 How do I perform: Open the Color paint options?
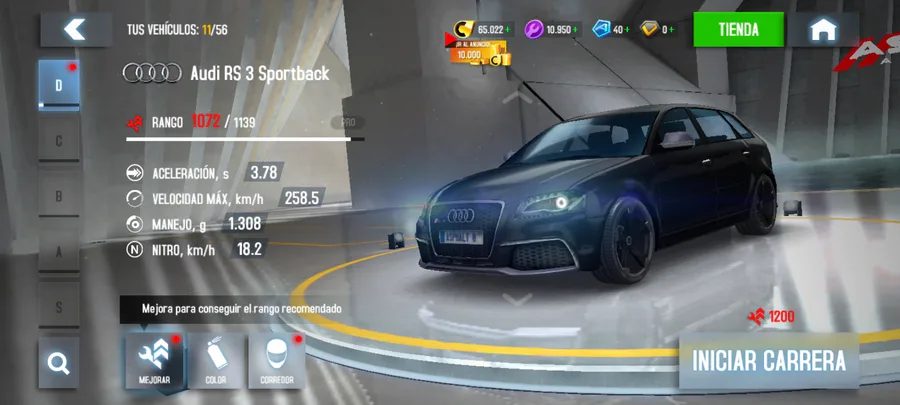click(215, 361)
